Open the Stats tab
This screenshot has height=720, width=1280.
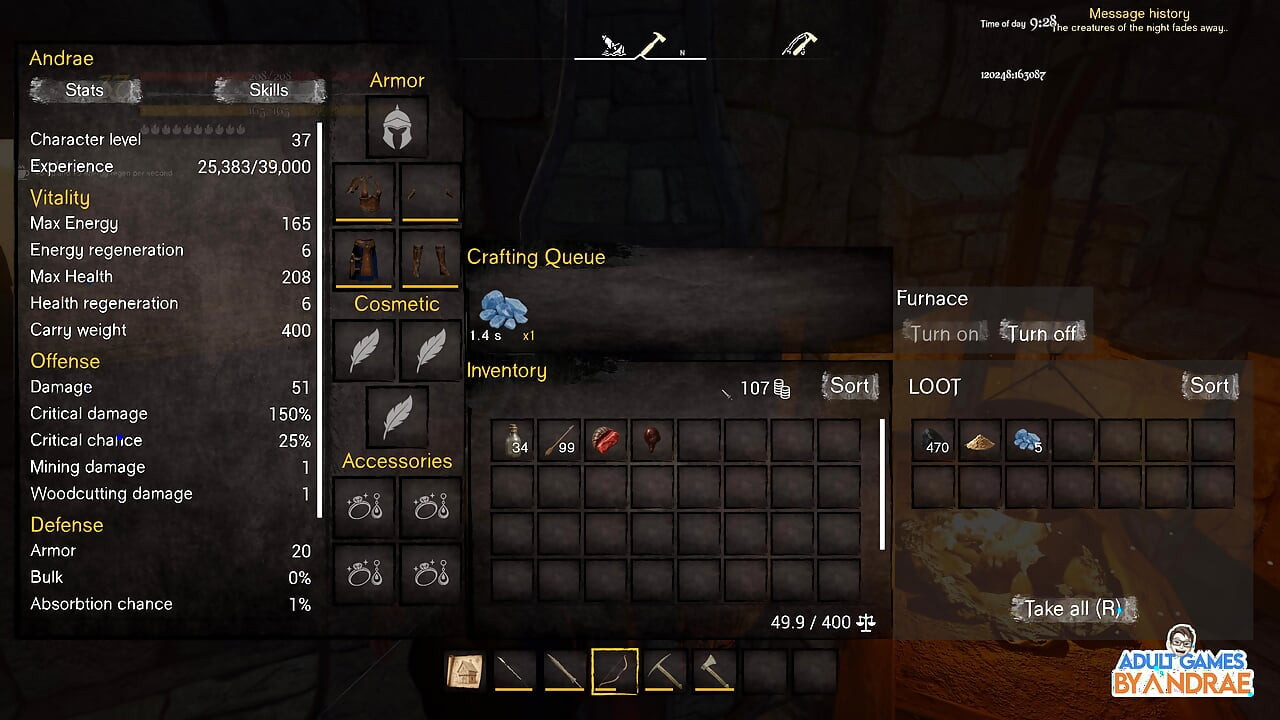(x=85, y=90)
